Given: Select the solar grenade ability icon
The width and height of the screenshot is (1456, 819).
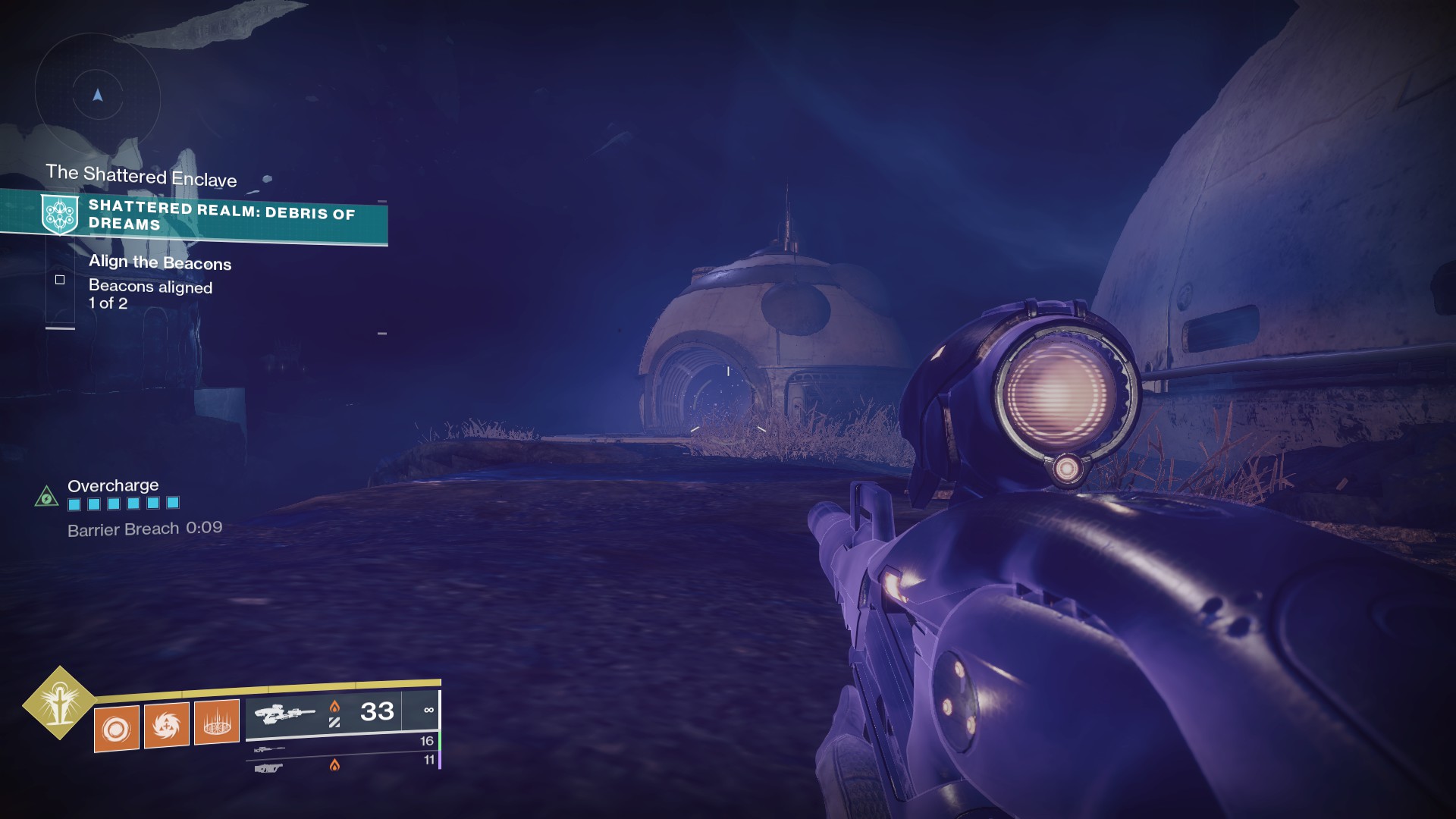Looking at the screenshot, I should (x=117, y=729).
